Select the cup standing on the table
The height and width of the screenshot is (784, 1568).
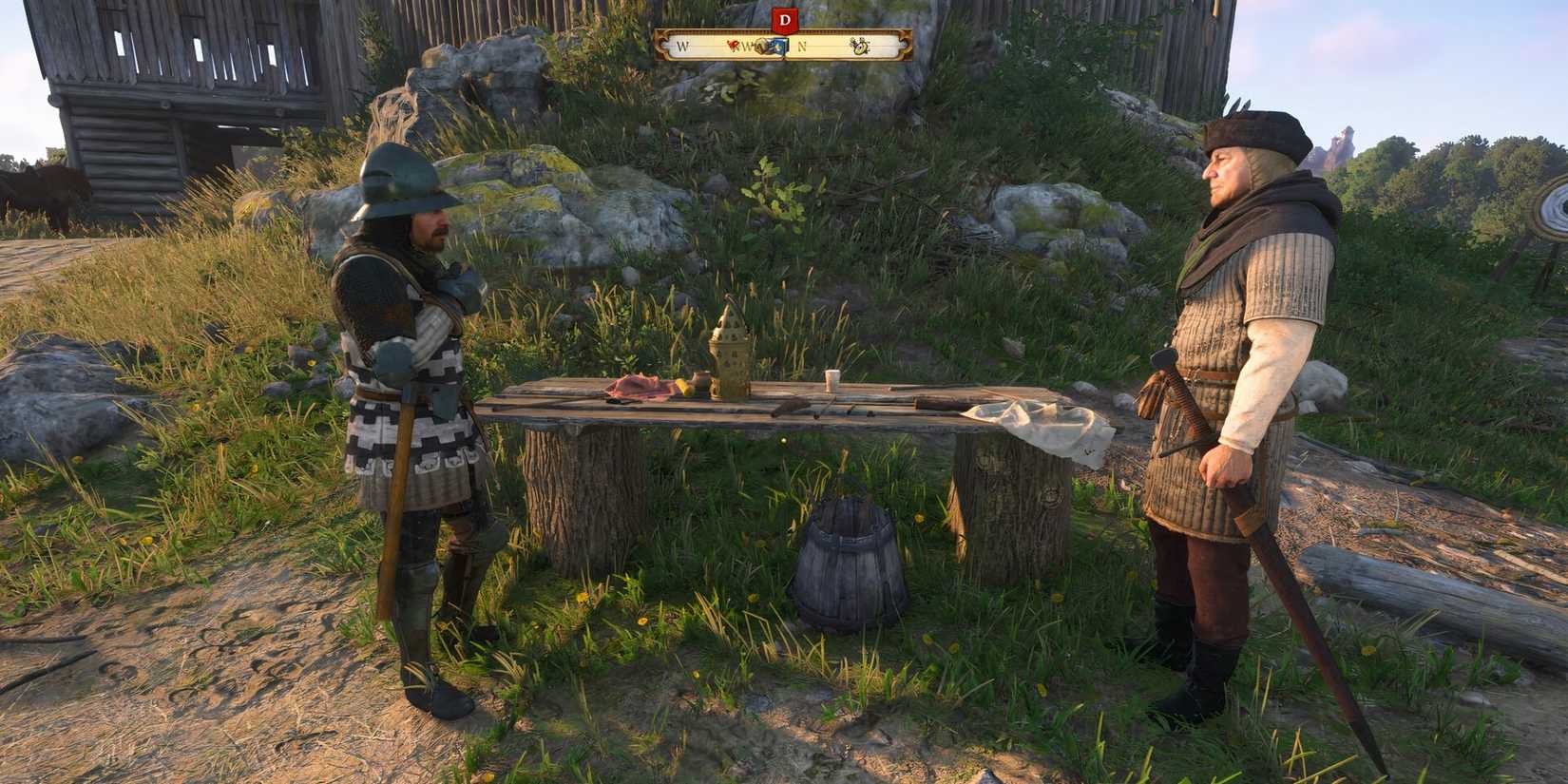pos(831,377)
